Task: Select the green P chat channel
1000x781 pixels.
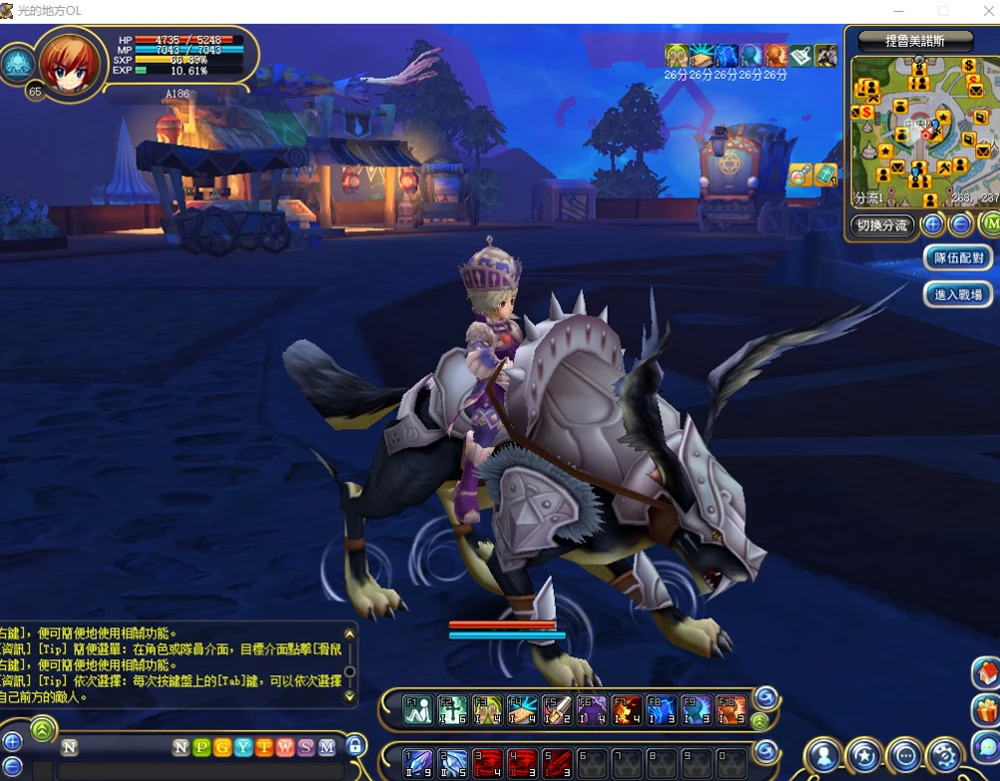Action: pos(202,747)
